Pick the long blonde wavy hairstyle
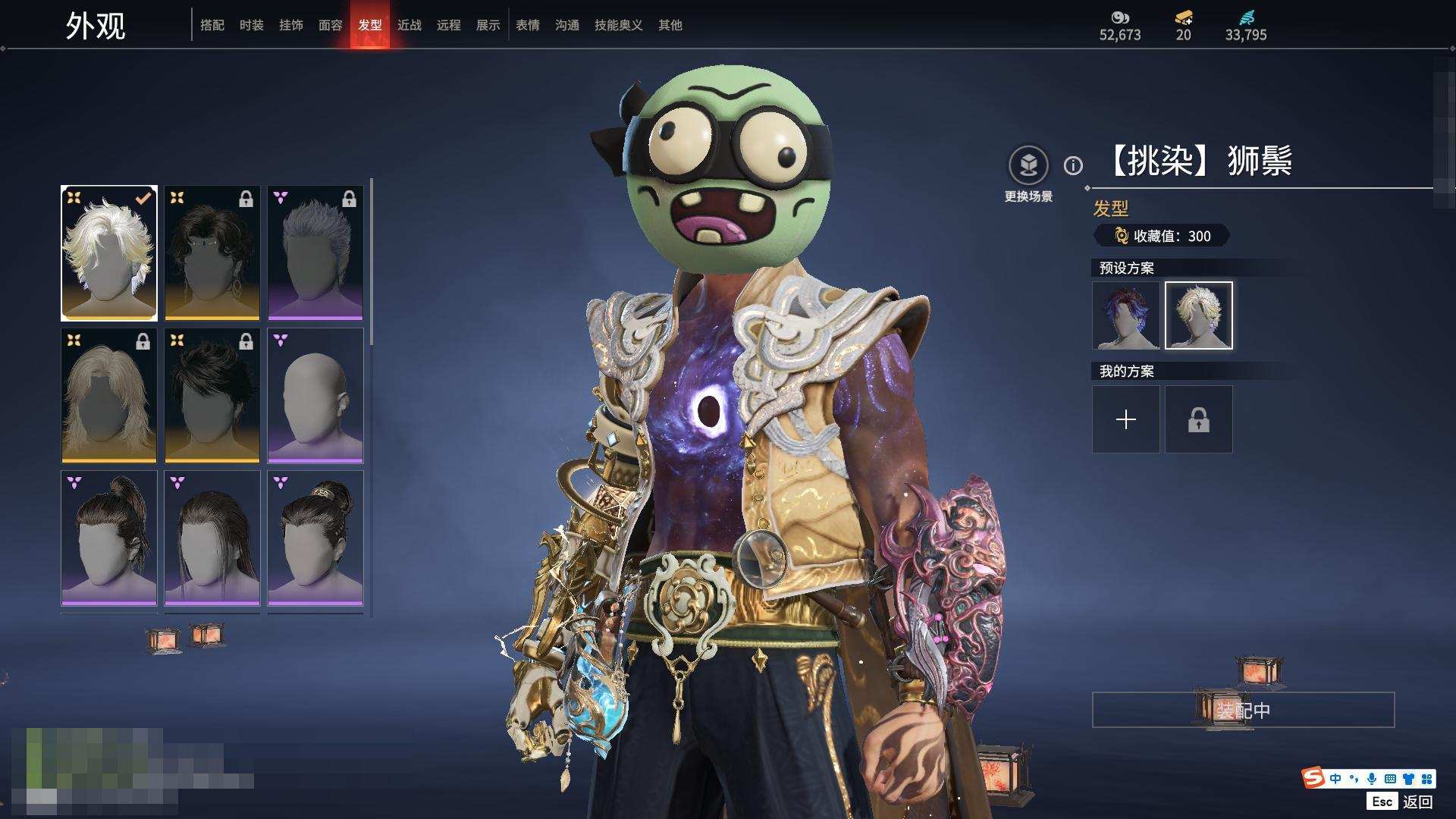The image size is (1456, 819). [109, 396]
